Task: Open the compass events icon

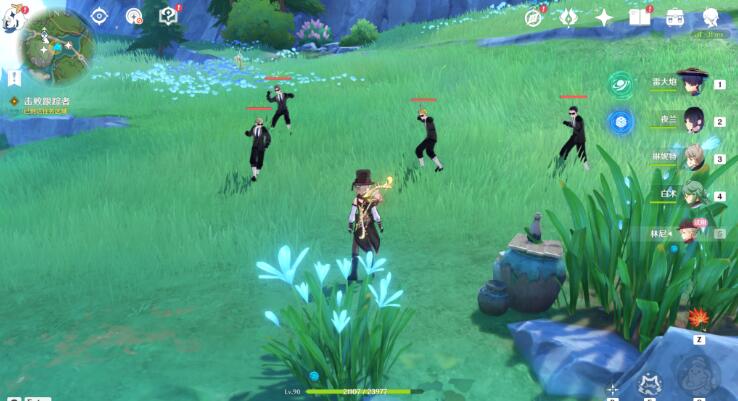Action: (534, 16)
